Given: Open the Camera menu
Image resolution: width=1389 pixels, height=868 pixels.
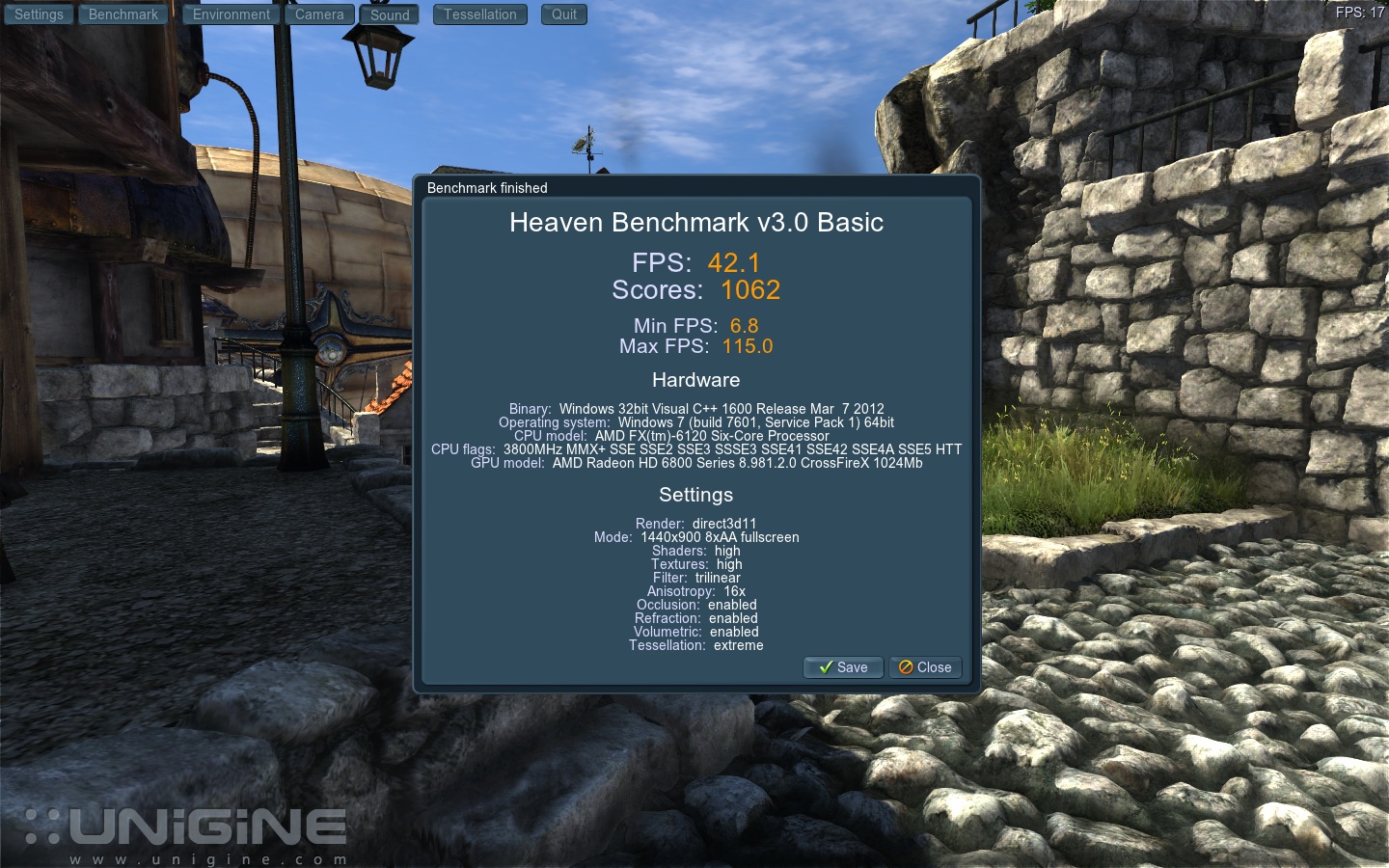Looking at the screenshot, I should pos(319,14).
